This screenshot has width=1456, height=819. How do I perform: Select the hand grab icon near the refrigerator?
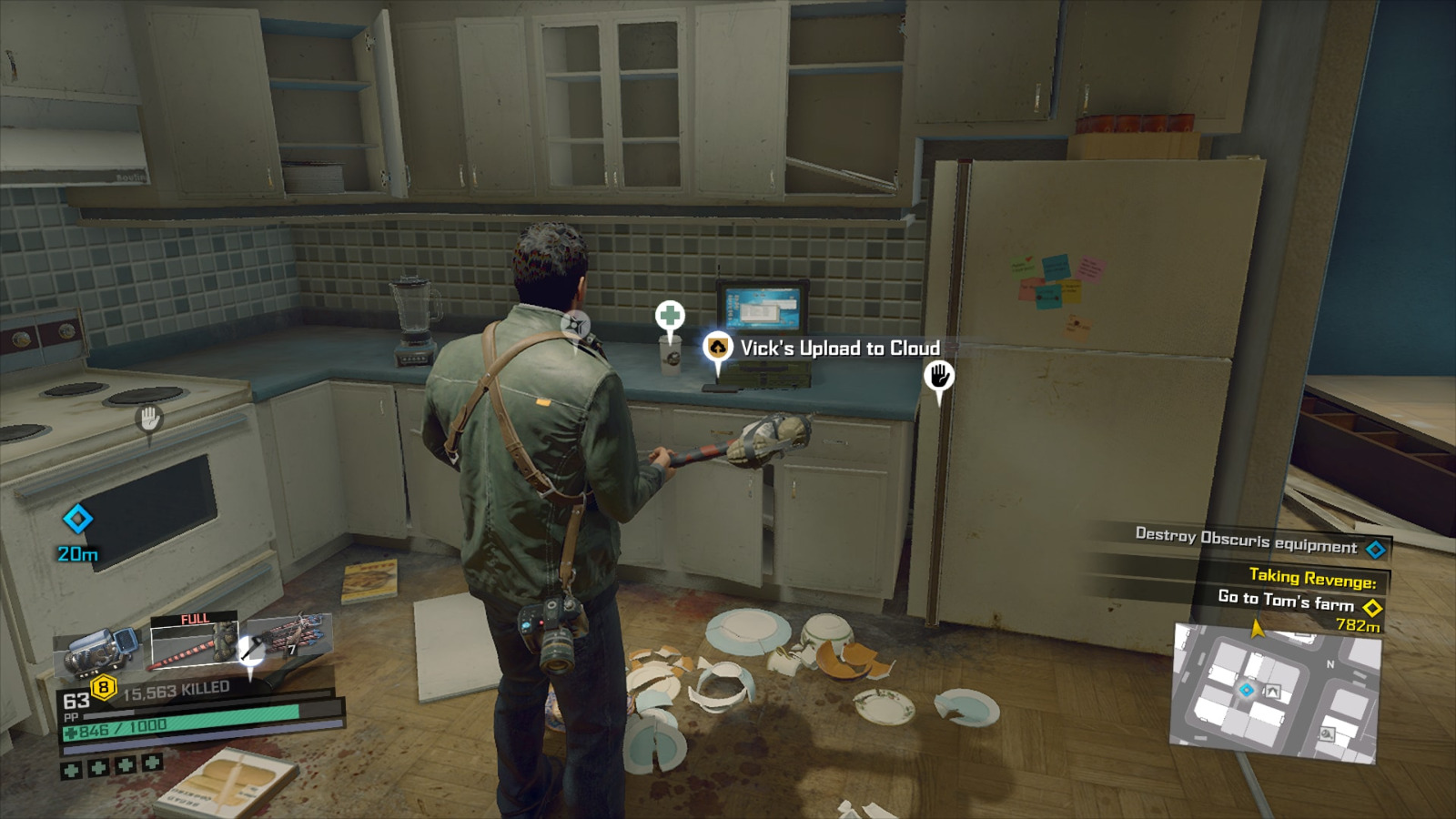pyautogui.click(x=940, y=373)
